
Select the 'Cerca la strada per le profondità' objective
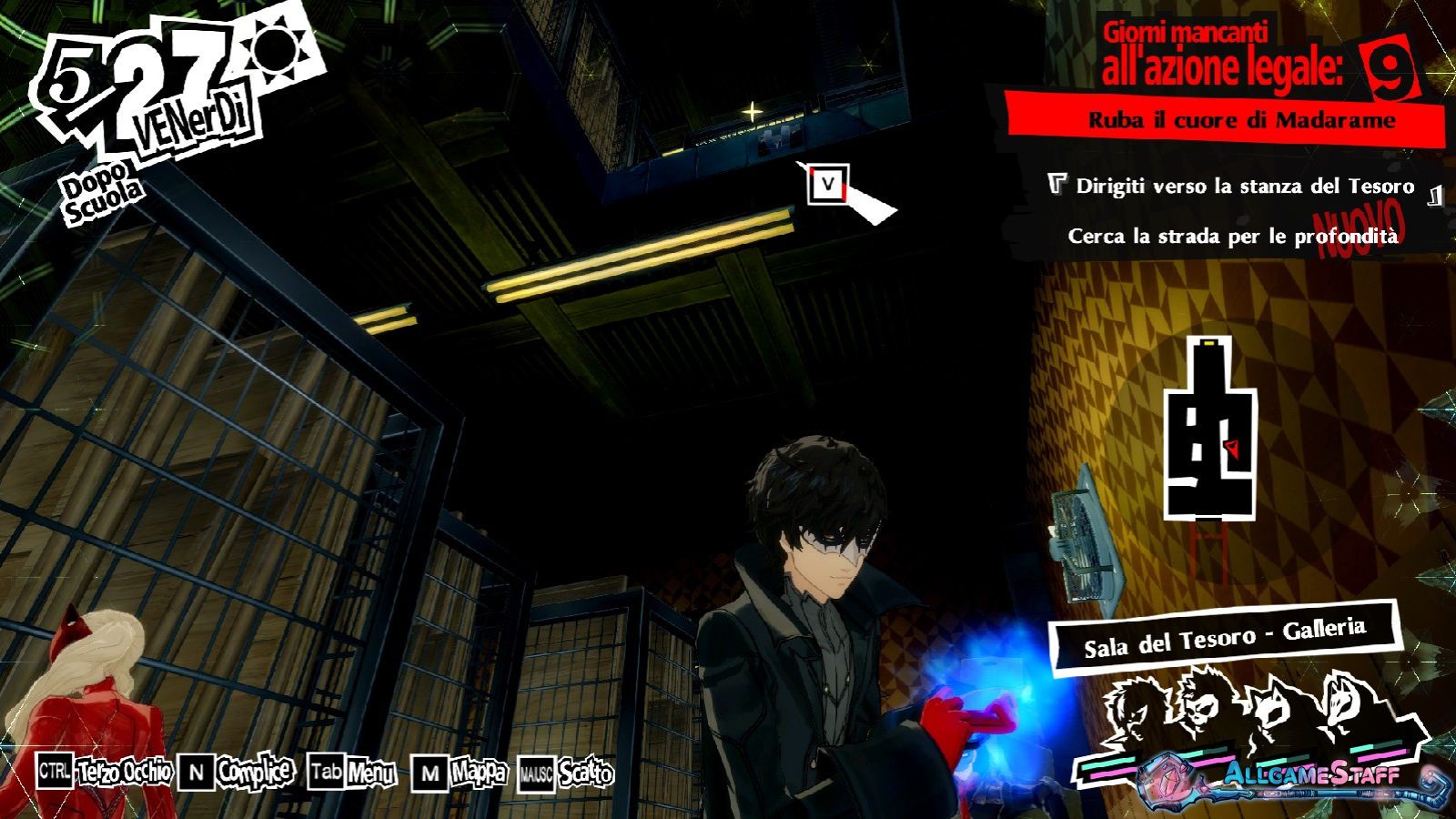tap(1232, 237)
